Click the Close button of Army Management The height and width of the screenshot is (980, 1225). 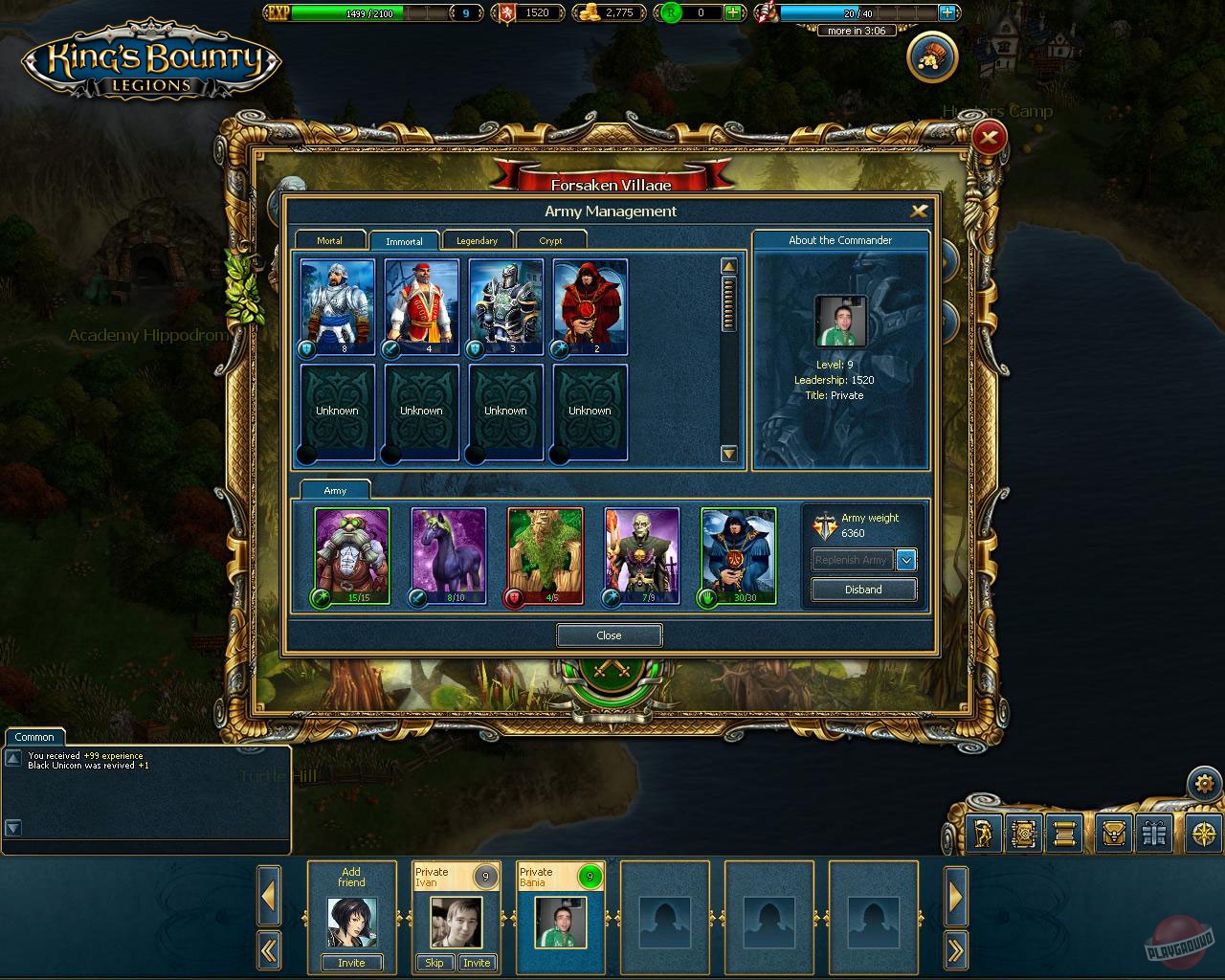(x=609, y=635)
